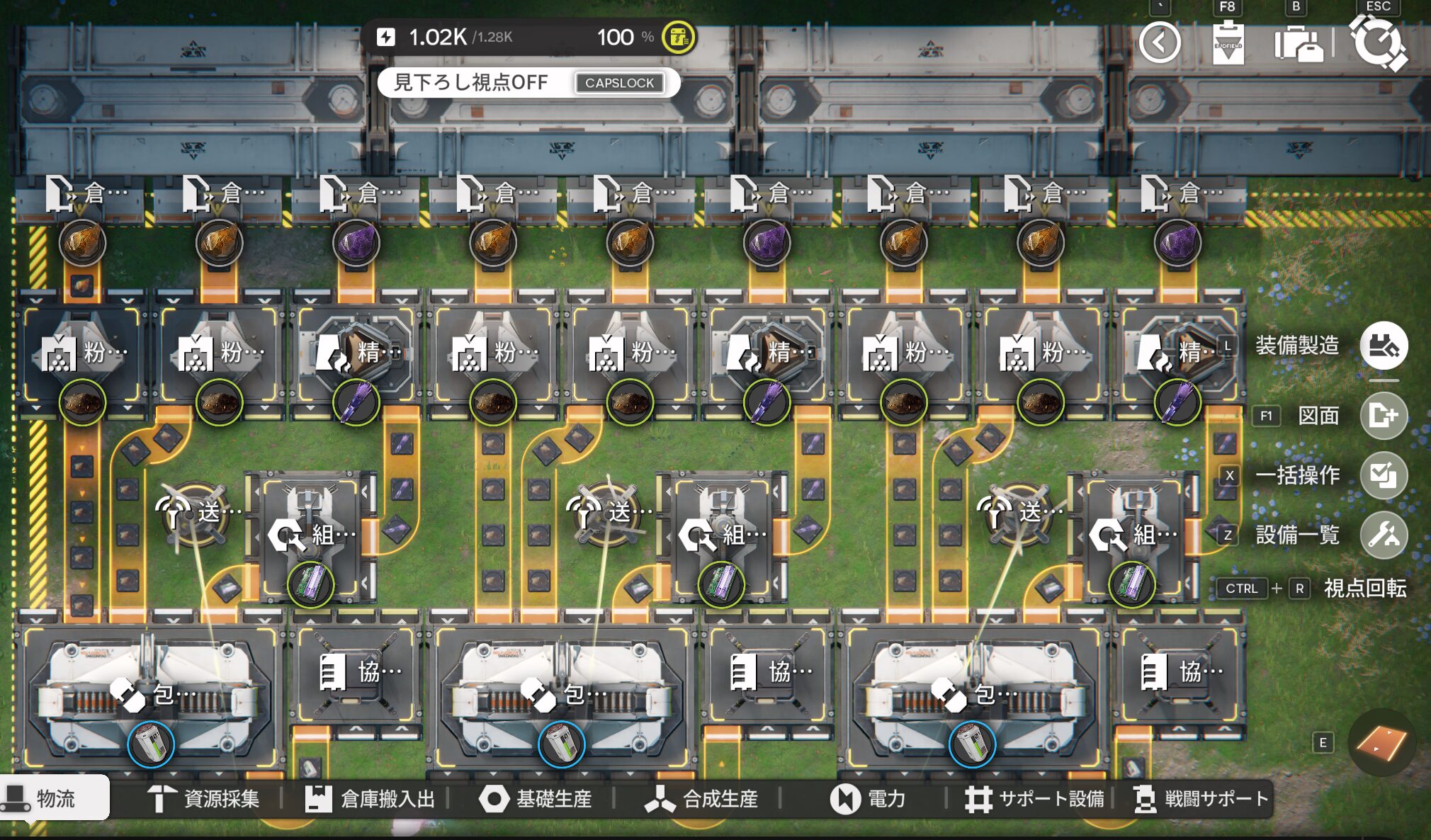Toggle the 見下ろし視点OFF top-down view

click(x=528, y=83)
